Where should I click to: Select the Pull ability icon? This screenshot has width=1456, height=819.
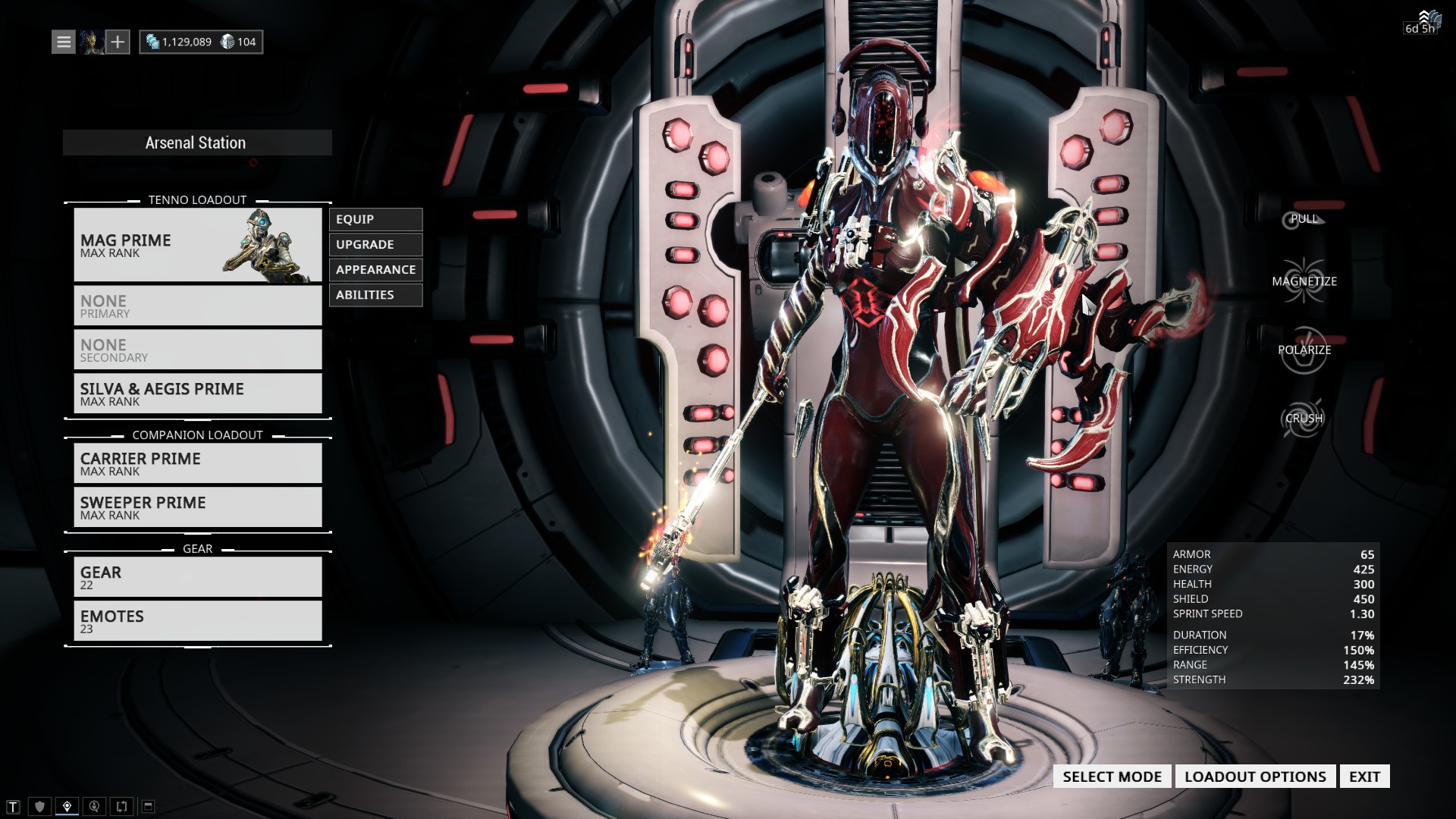(1303, 219)
